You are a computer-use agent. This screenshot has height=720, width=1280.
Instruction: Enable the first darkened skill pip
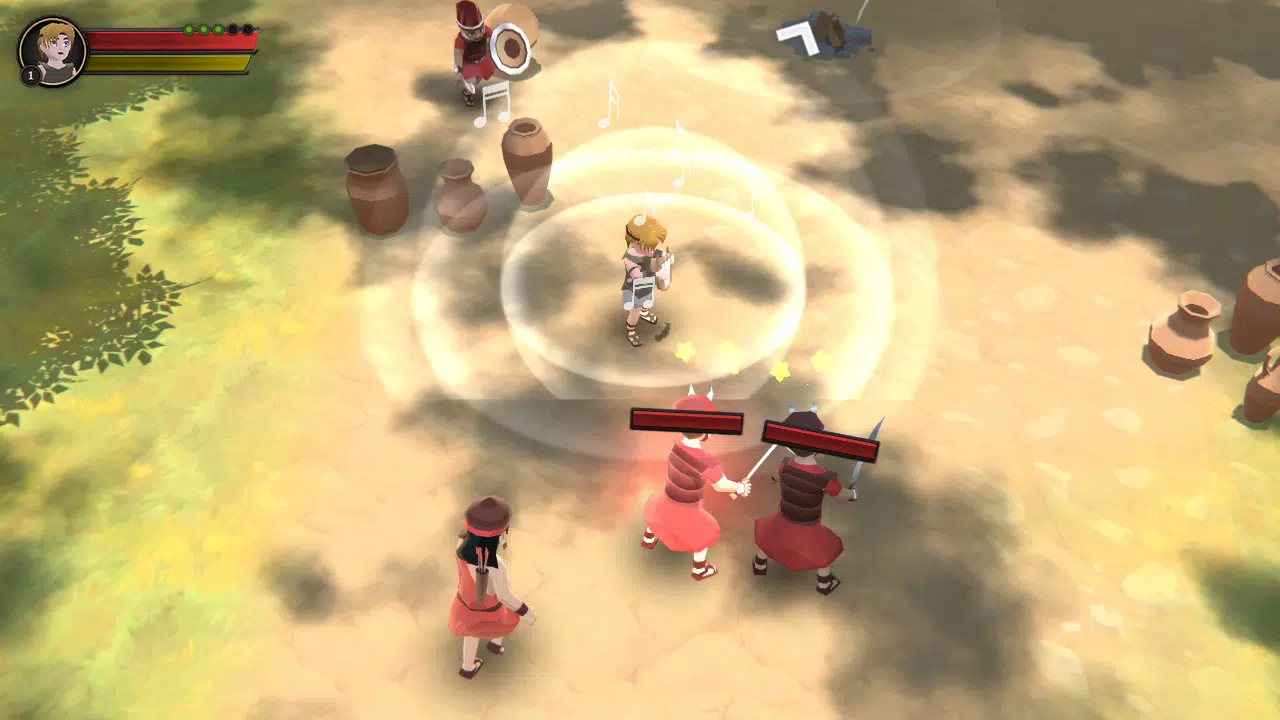coord(232,30)
